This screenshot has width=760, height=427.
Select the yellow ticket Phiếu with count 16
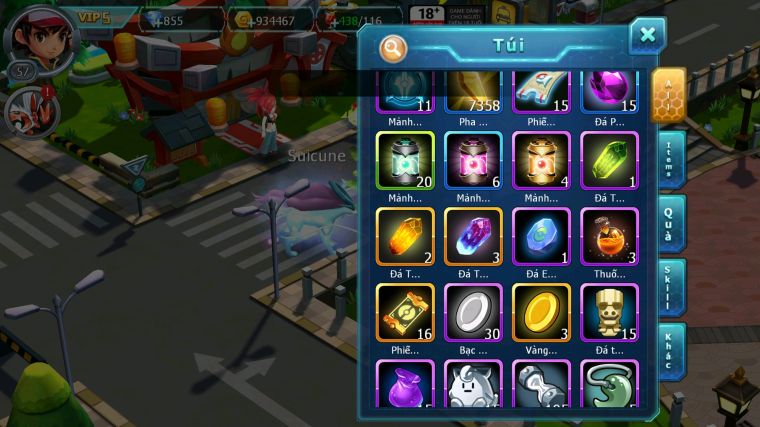(x=406, y=312)
